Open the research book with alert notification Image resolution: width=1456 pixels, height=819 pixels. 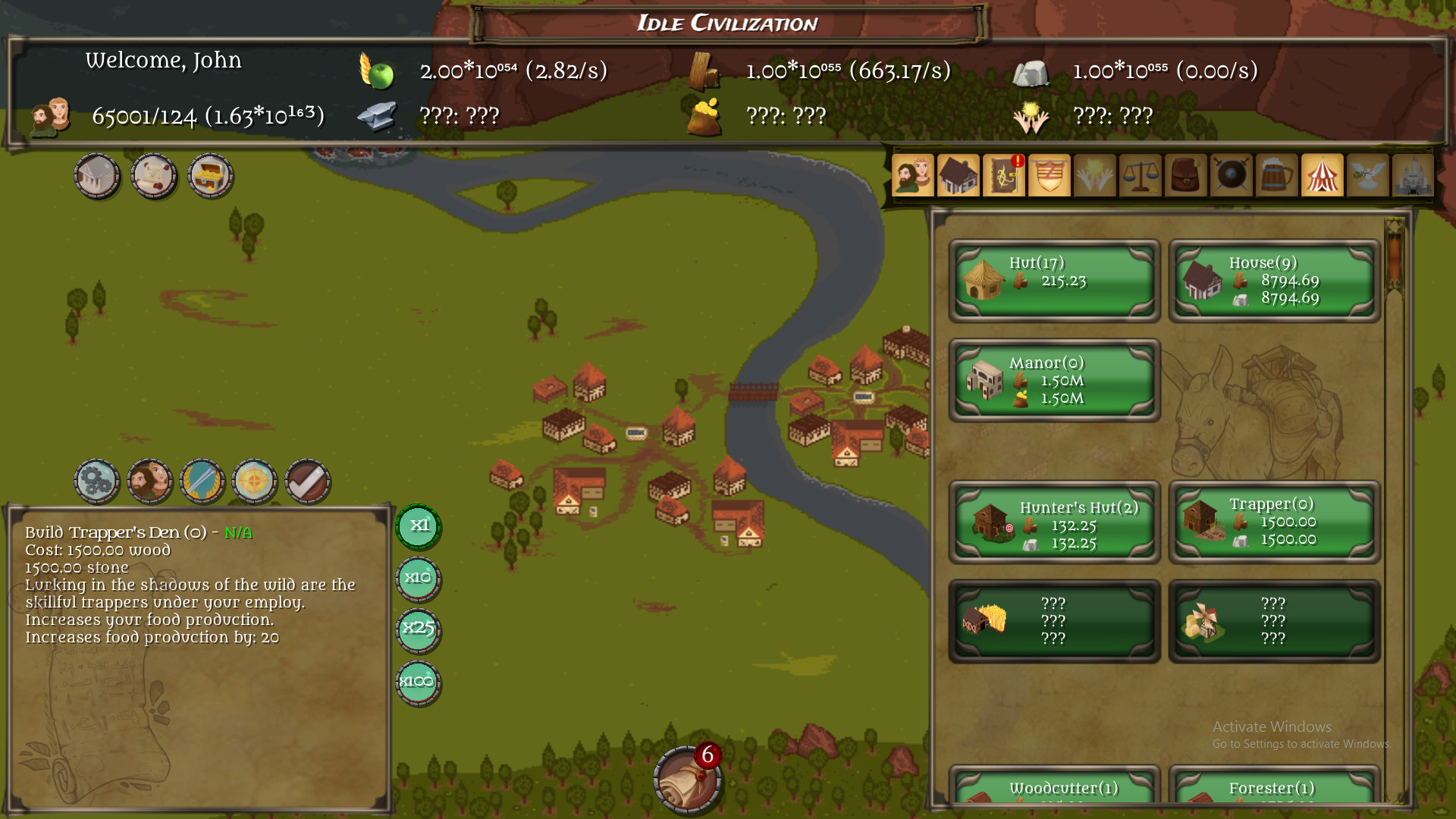click(x=1004, y=175)
